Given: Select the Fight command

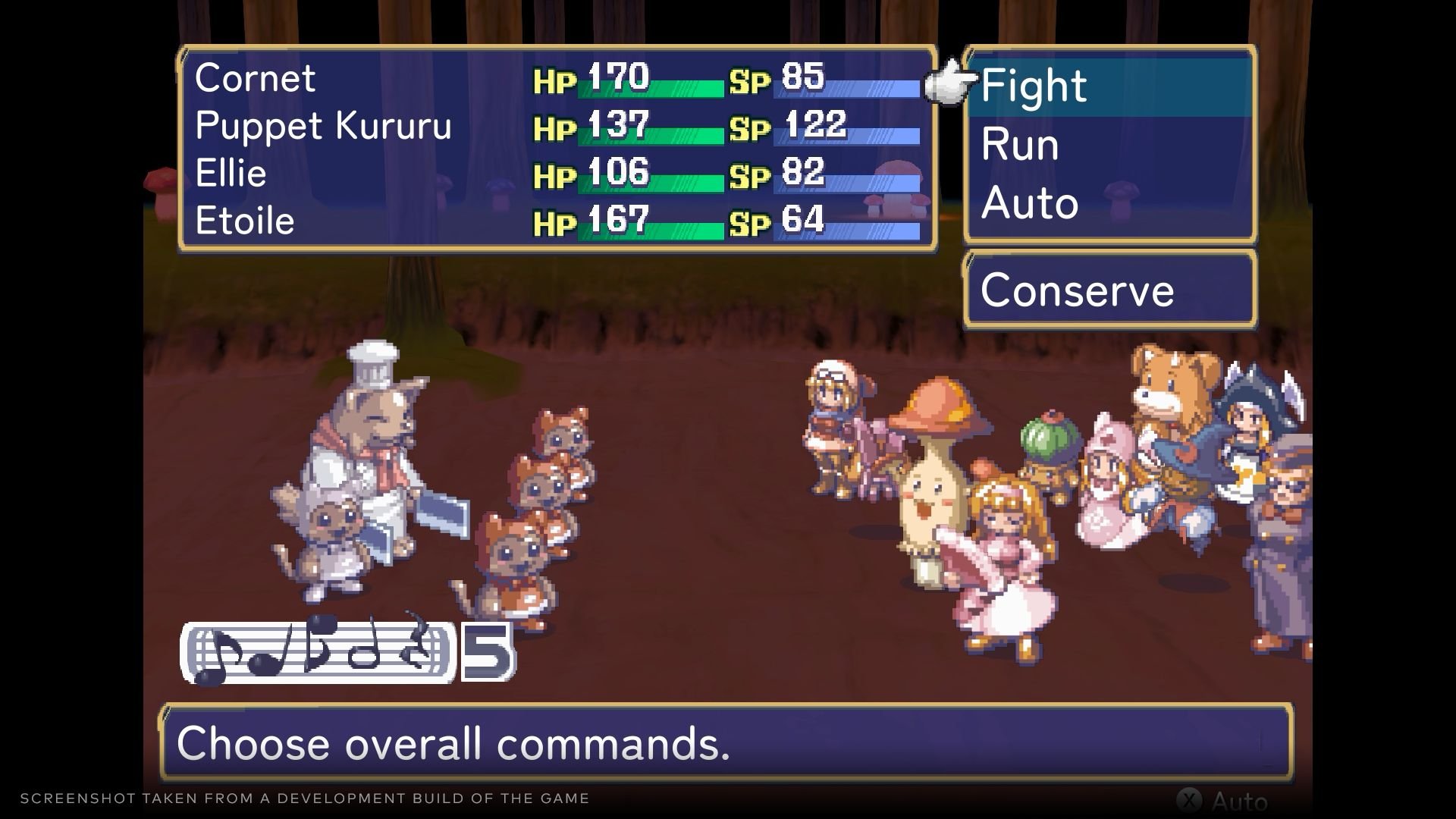Looking at the screenshot, I should coord(1034,85).
